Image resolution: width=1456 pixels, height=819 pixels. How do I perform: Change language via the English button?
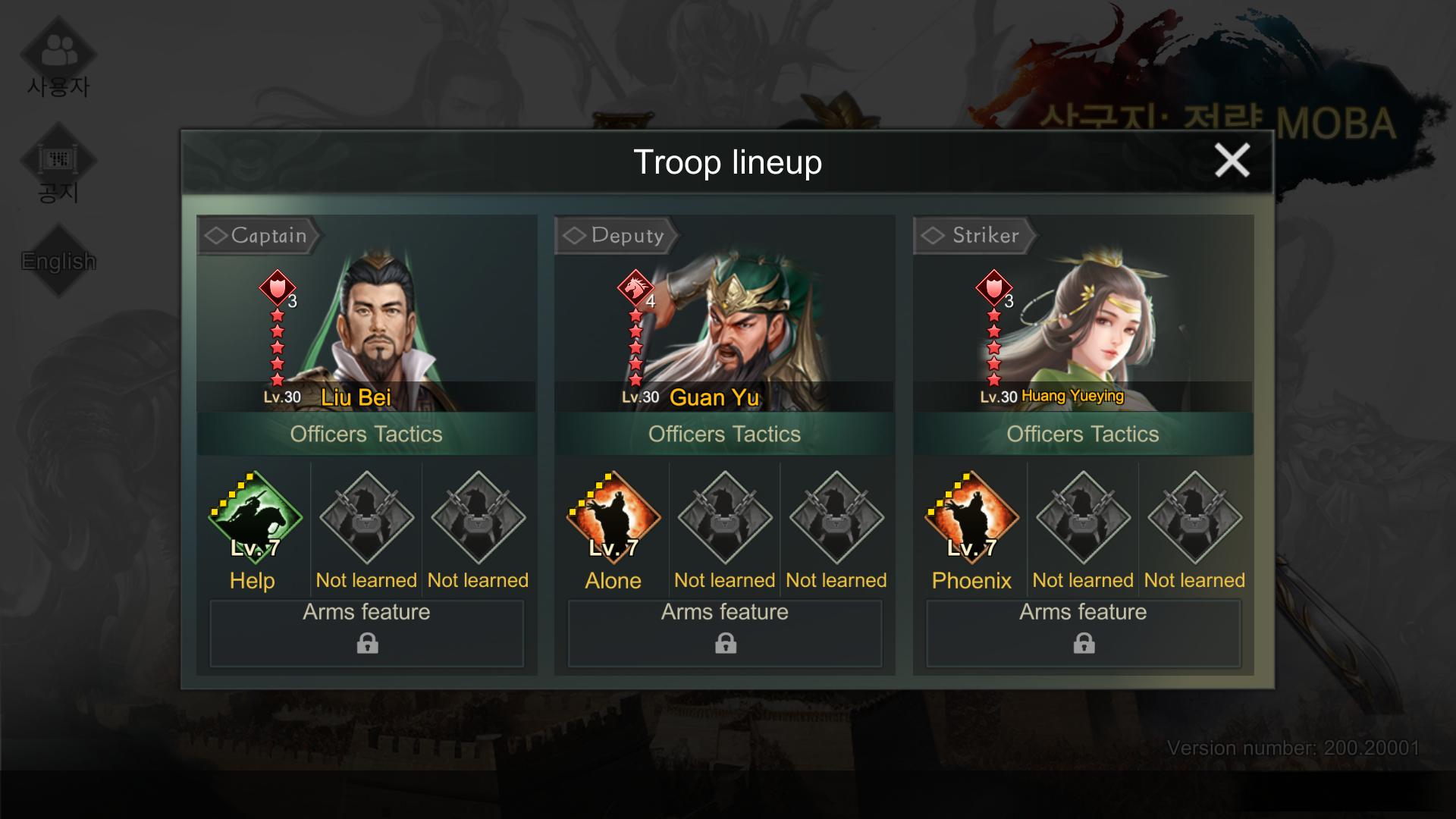pos(58,261)
